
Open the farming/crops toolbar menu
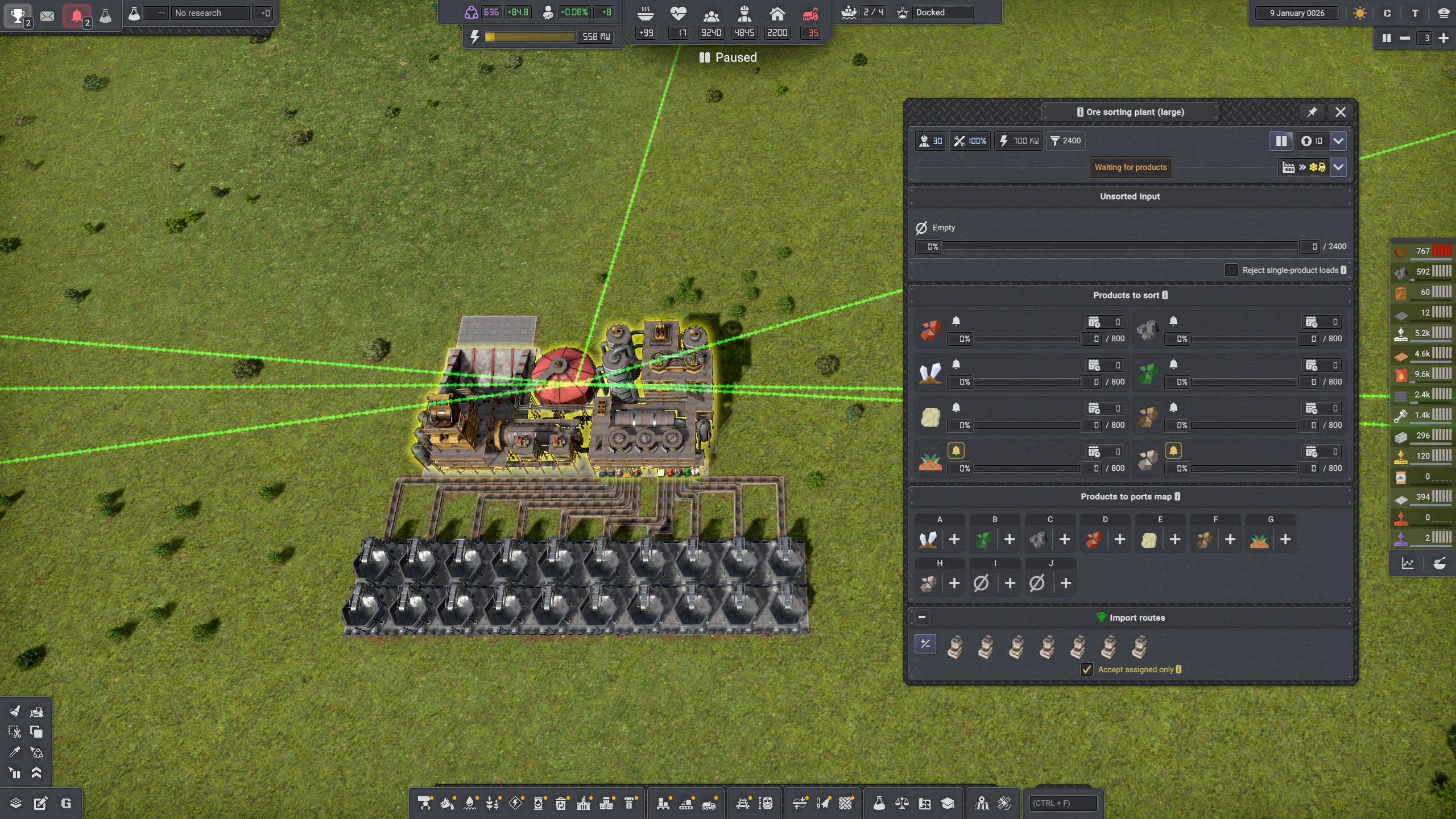[x=492, y=803]
